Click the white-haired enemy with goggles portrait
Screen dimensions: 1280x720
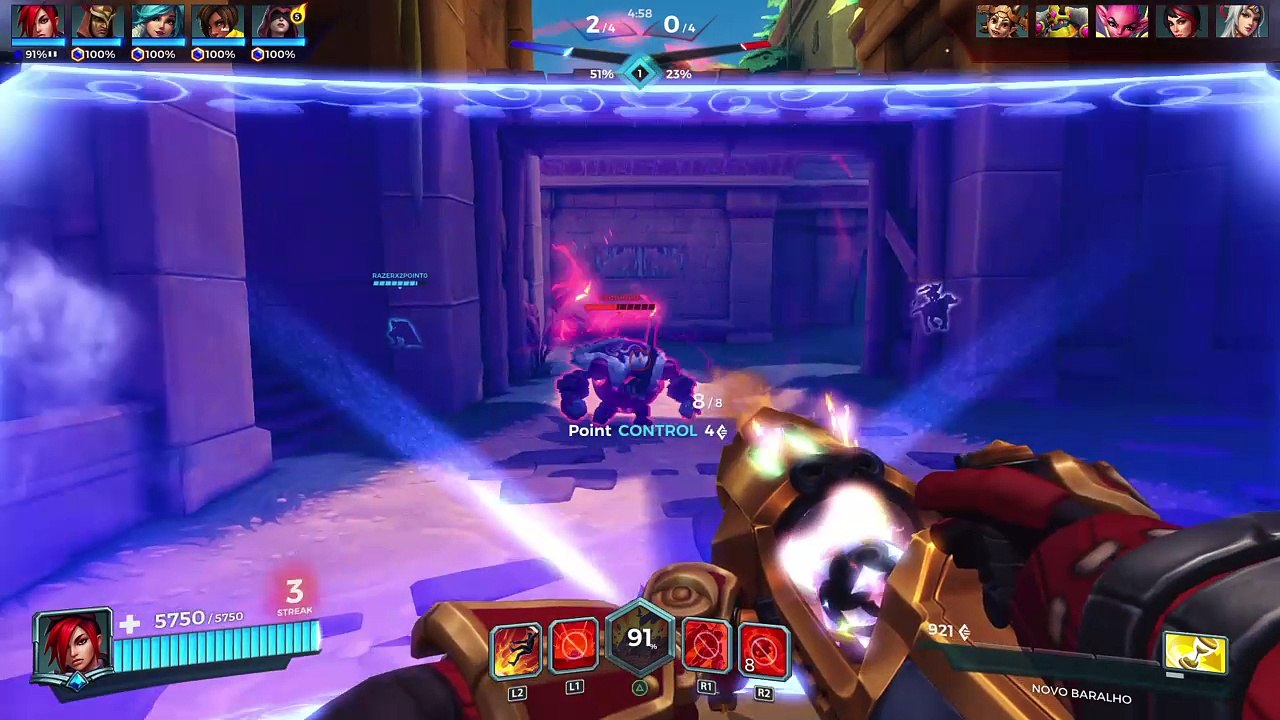tap(1242, 21)
